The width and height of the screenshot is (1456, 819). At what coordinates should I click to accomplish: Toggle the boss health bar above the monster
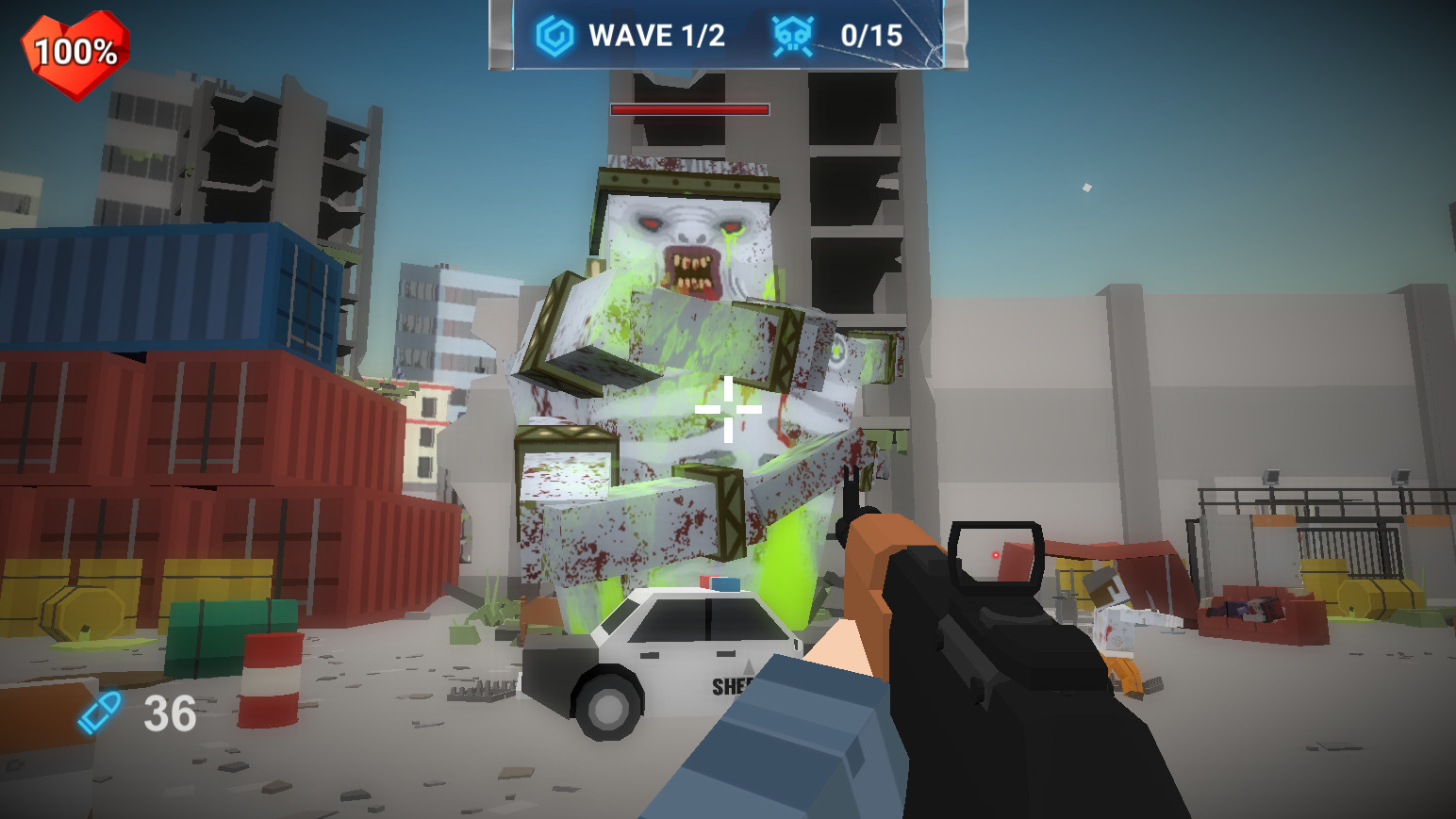(x=689, y=109)
